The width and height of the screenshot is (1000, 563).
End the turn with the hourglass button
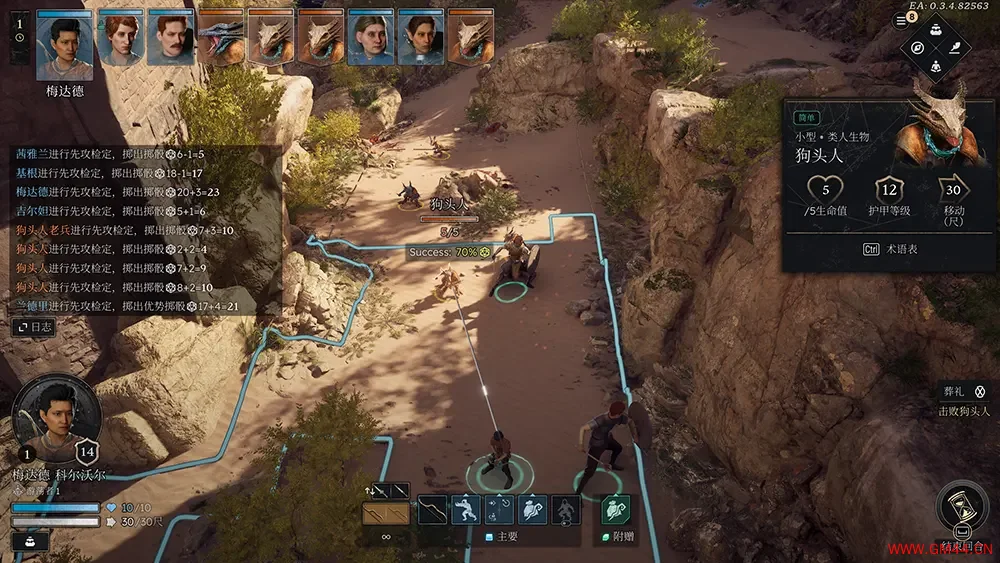coord(962,505)
